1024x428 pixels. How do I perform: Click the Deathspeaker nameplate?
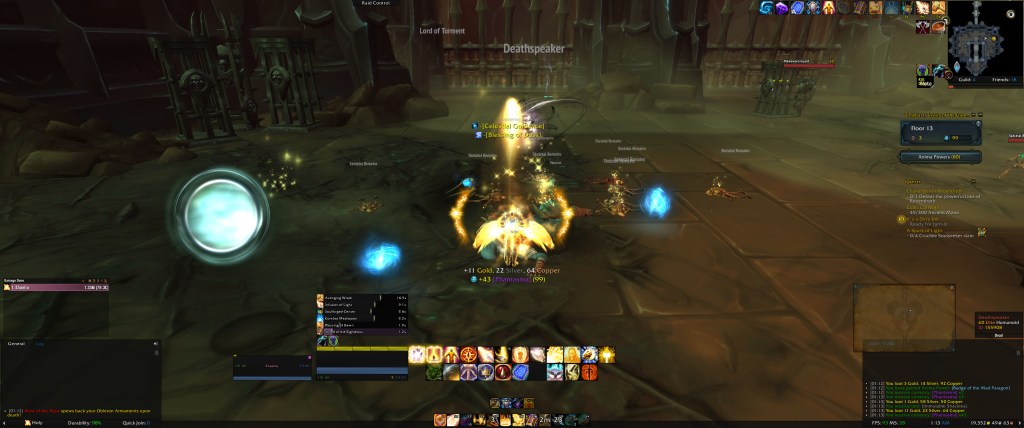tap(533, 48)
